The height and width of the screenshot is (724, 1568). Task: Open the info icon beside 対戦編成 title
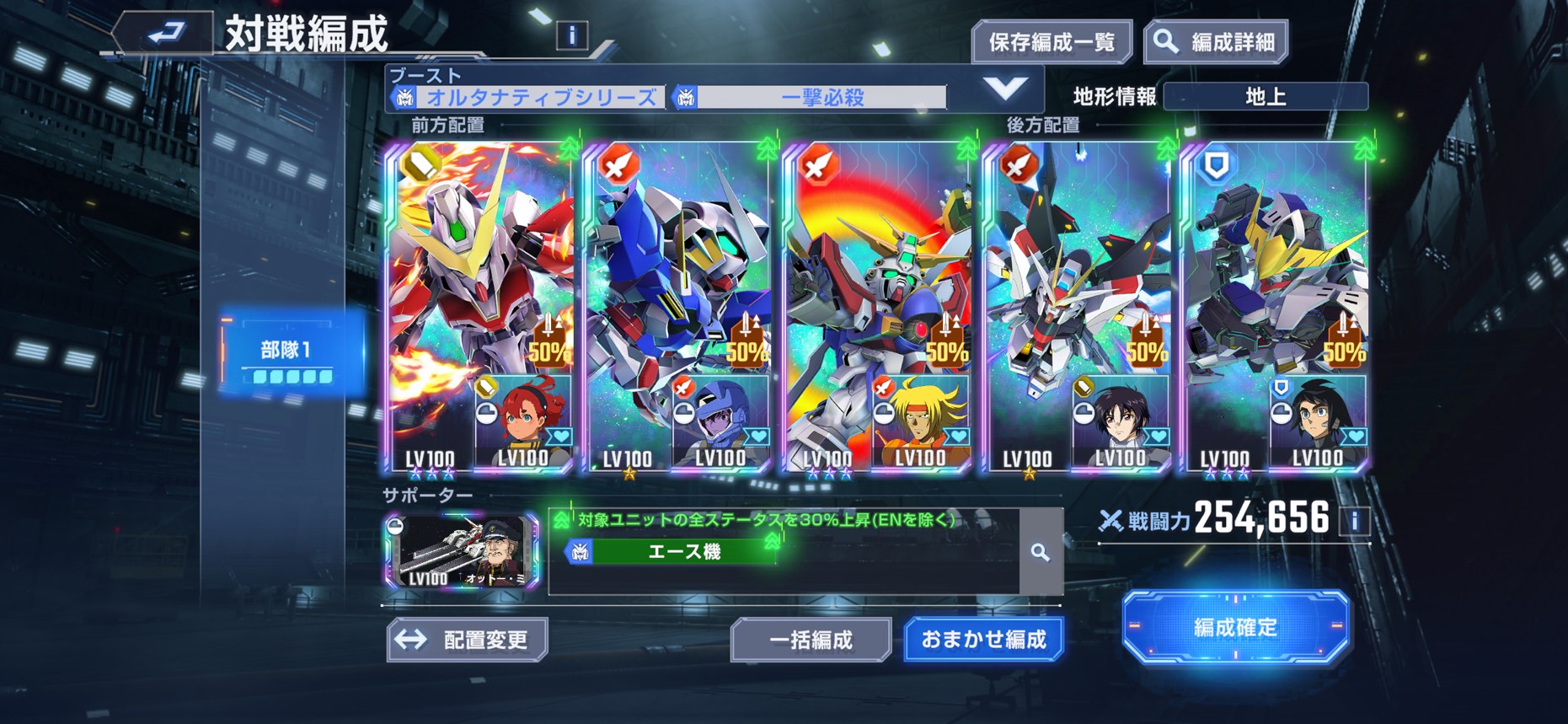point(572,35)
